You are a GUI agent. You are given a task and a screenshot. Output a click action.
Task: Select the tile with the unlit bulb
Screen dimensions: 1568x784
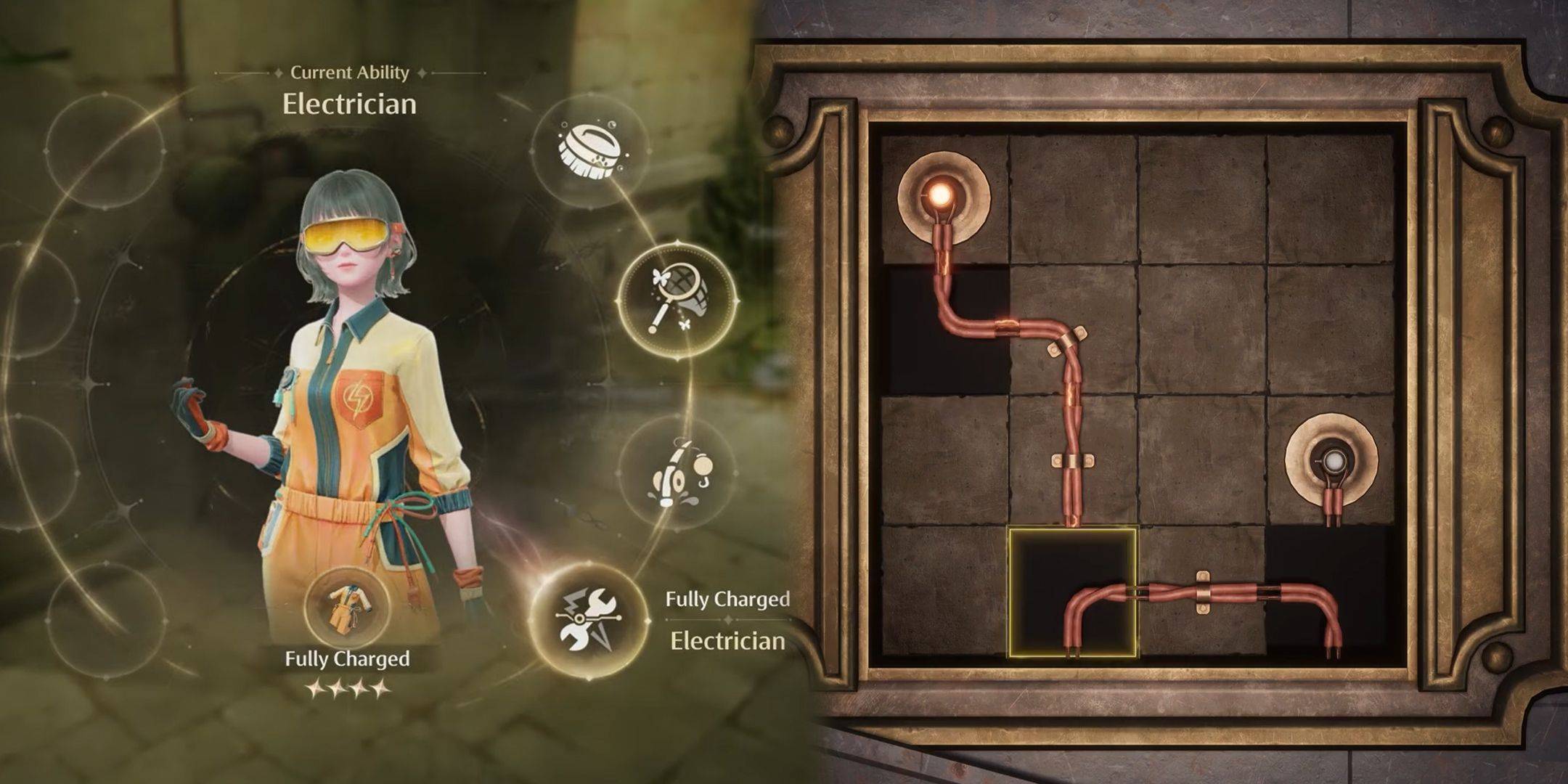coord(1331,460)
